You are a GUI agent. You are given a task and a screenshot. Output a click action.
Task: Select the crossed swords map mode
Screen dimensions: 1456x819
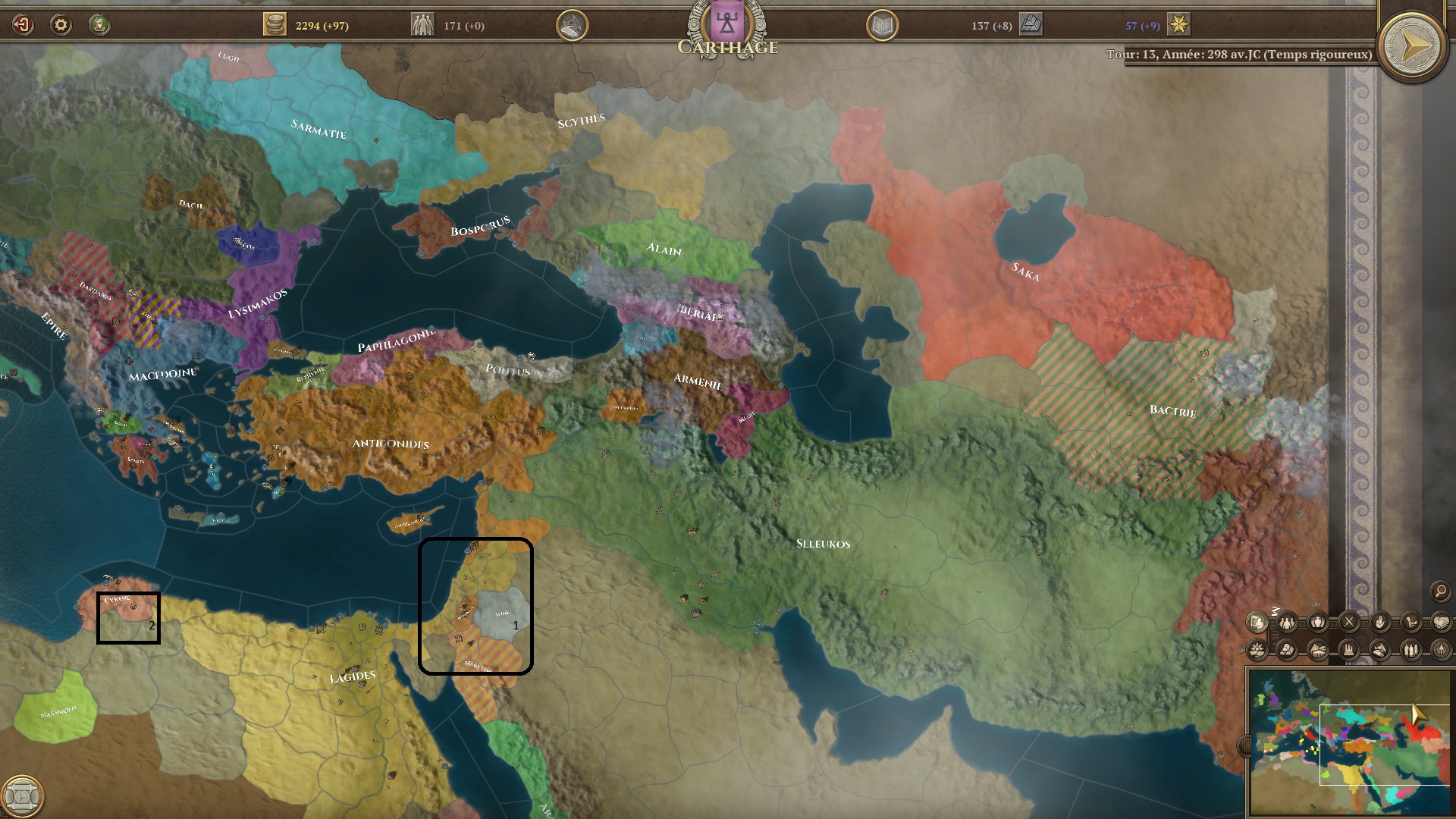(1349, 623)
